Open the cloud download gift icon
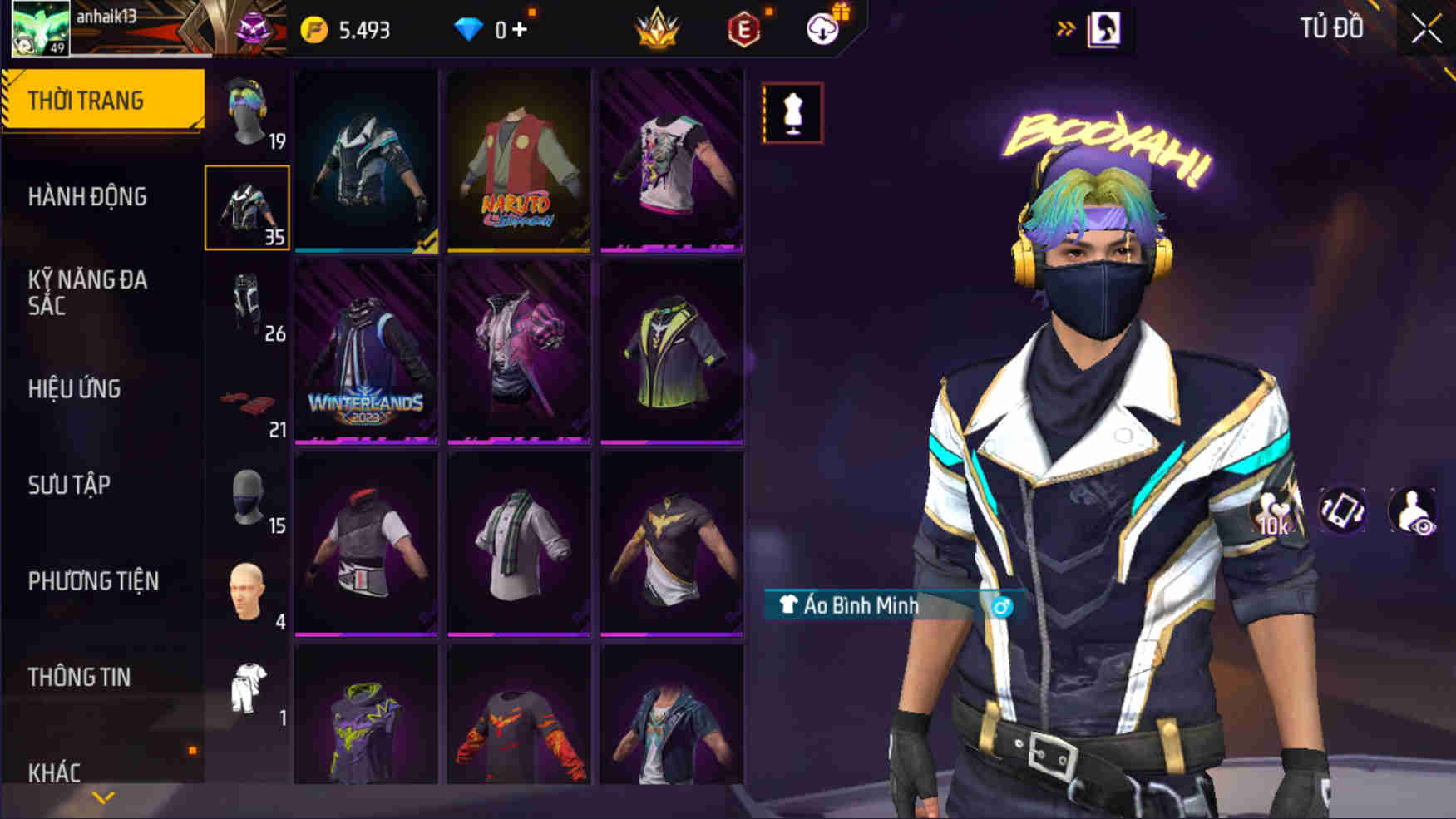 click(823, 29)
